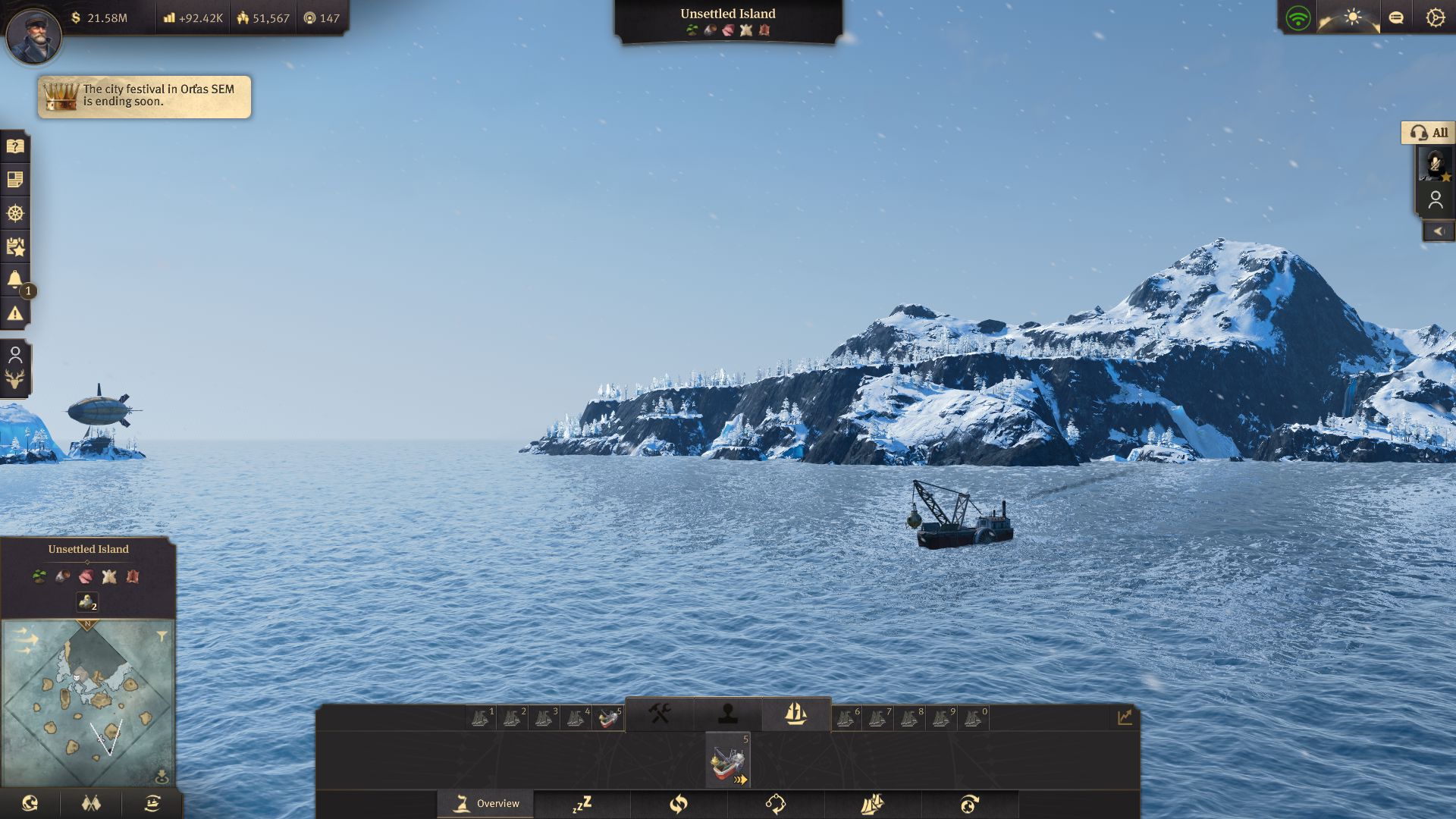Open the build menu with hammer and wrench

[659, 714]
